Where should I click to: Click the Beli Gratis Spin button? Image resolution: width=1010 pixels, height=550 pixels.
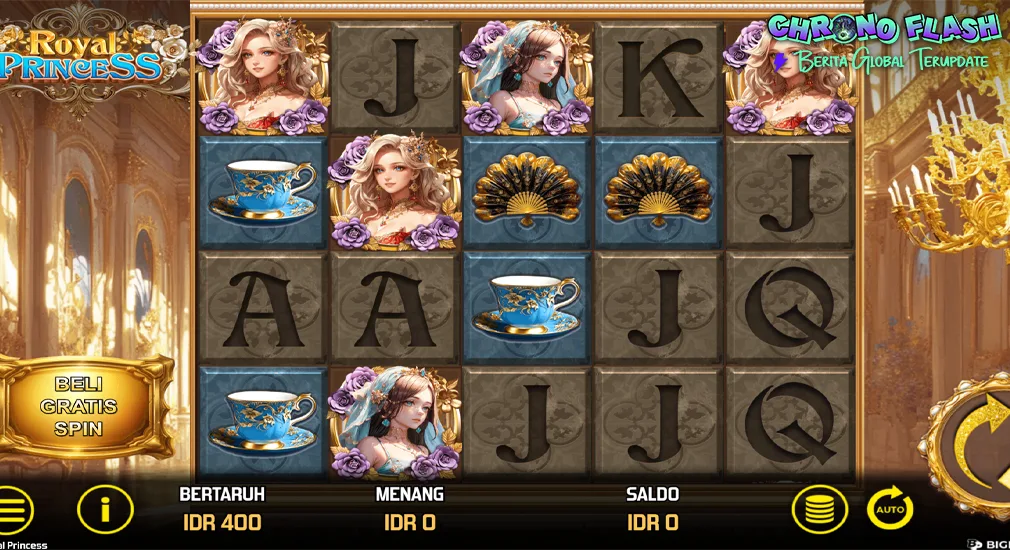(85, 407)
